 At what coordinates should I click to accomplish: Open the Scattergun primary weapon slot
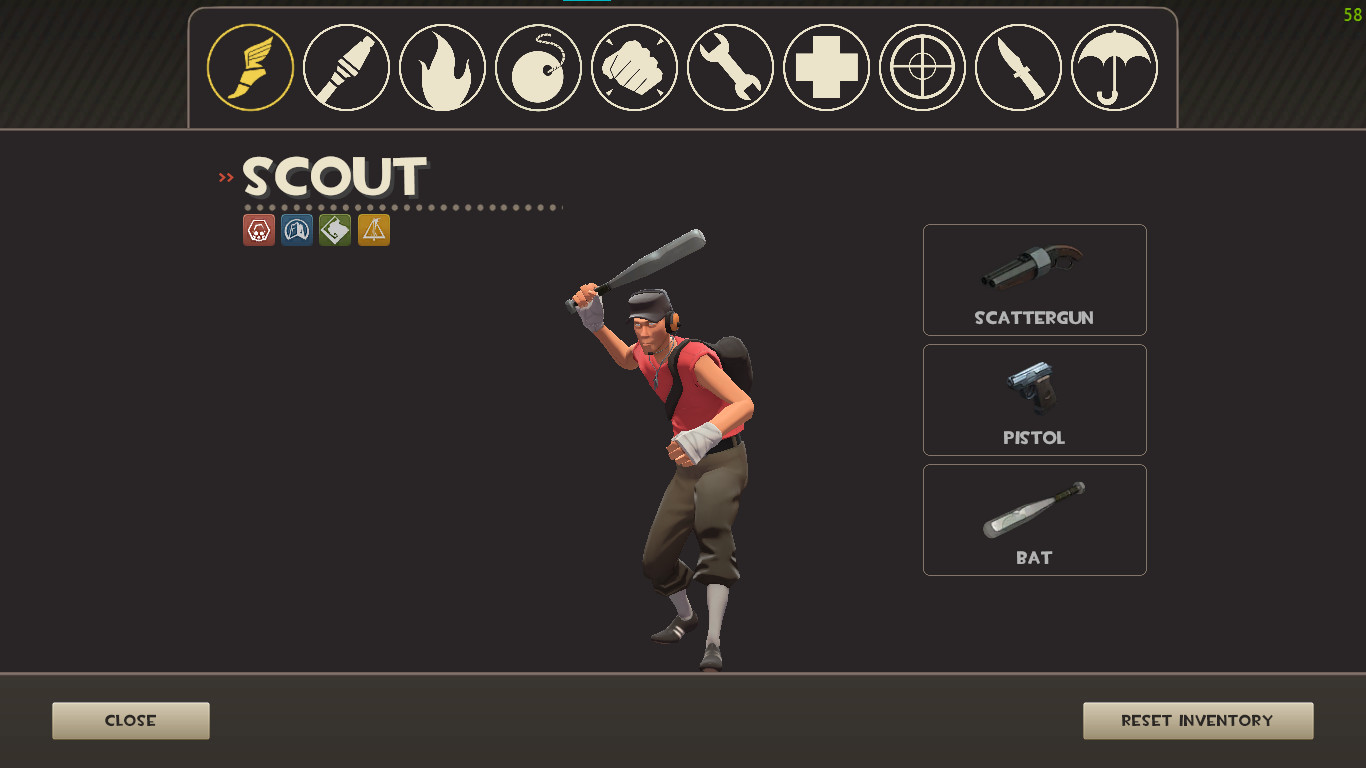pos(1034,280)
